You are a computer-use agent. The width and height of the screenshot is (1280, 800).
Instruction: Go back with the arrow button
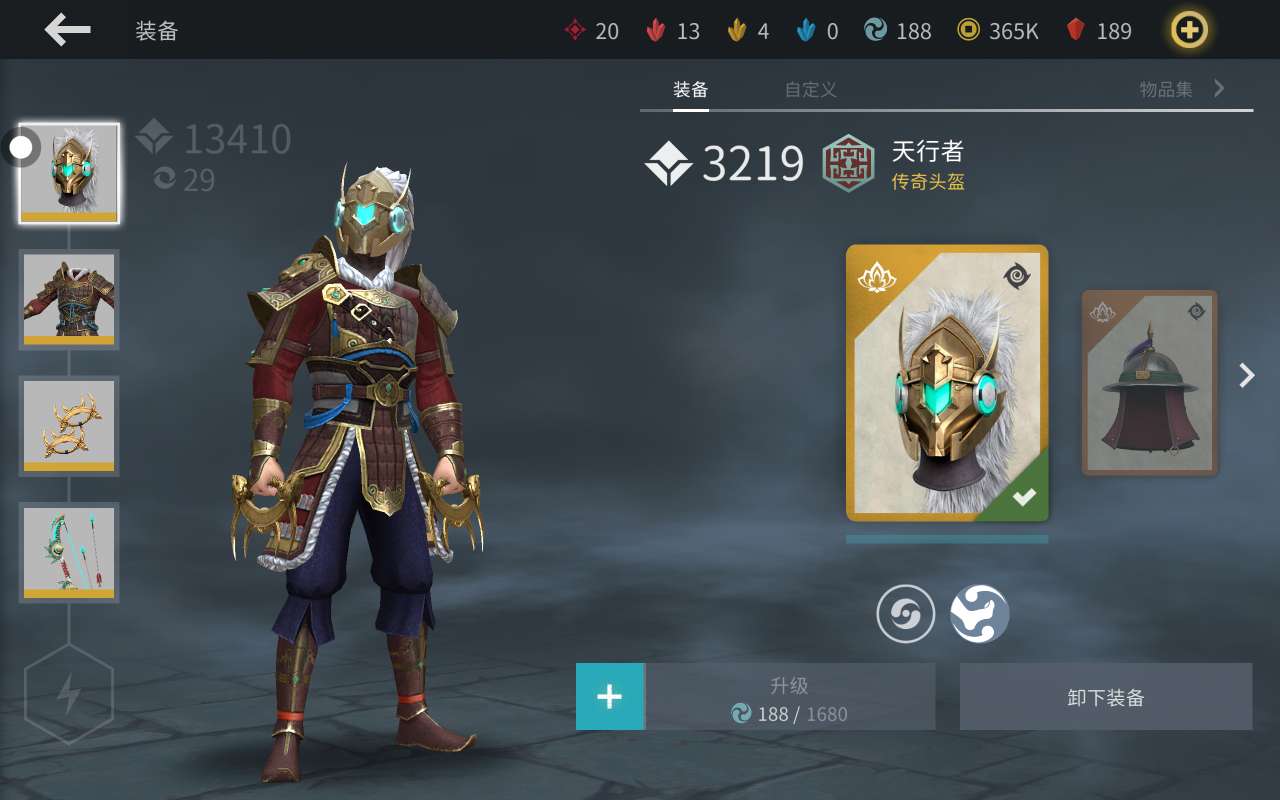[x=68, y=30]
